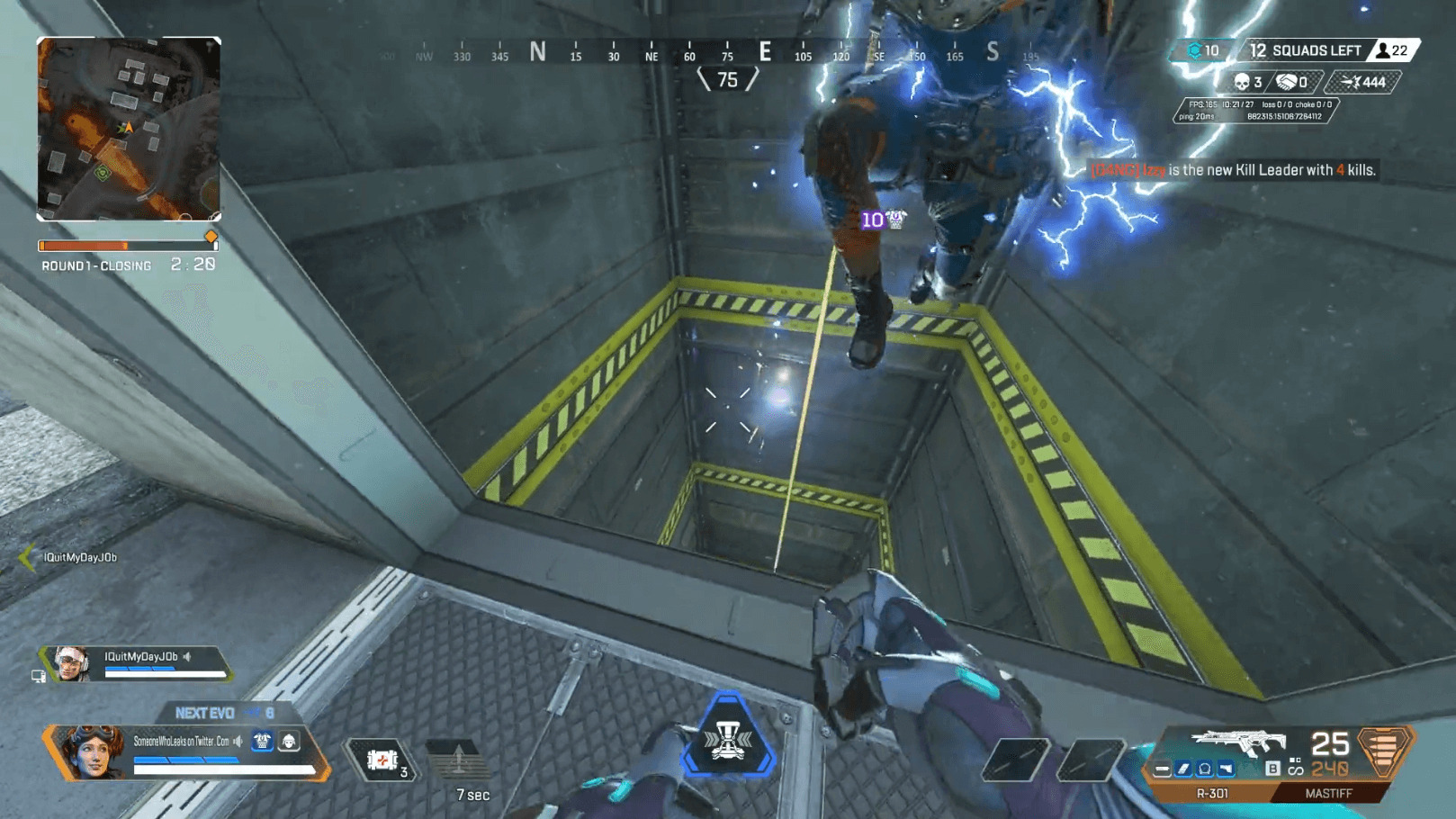Select the med kit healing item slot
The image size is (1456, 819).
click(383, 760)
